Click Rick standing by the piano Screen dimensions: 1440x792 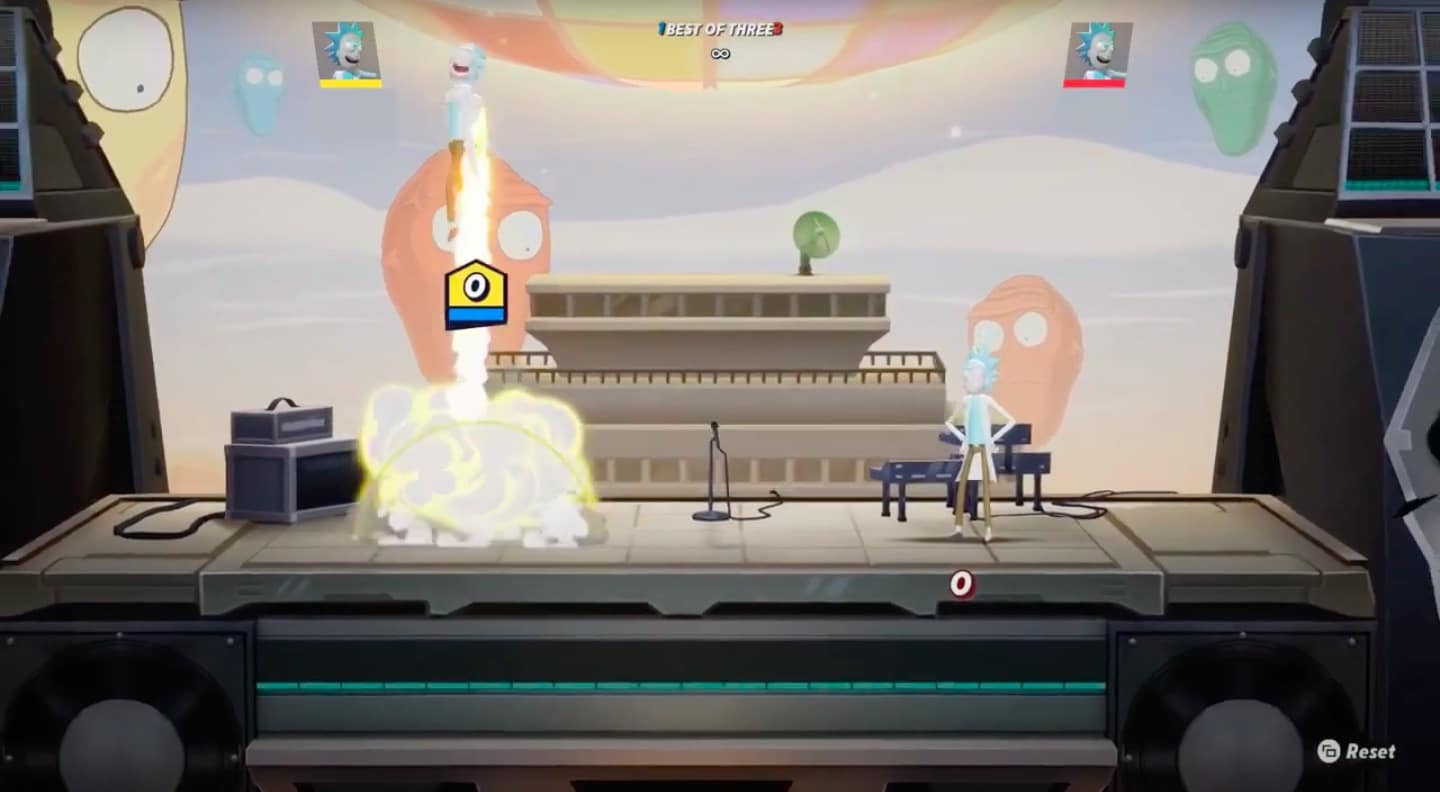(x=975, y=440)
